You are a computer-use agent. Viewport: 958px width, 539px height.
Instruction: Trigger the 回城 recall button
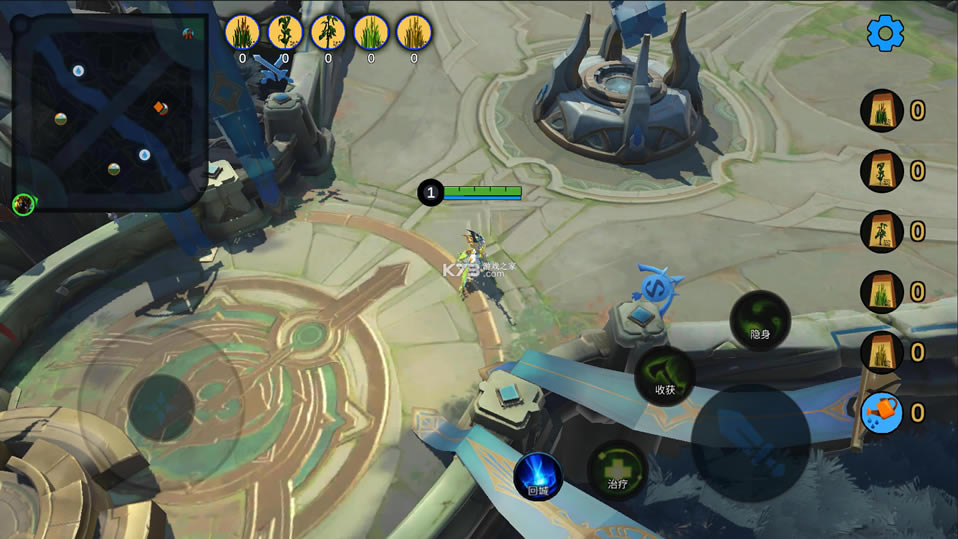538,476
